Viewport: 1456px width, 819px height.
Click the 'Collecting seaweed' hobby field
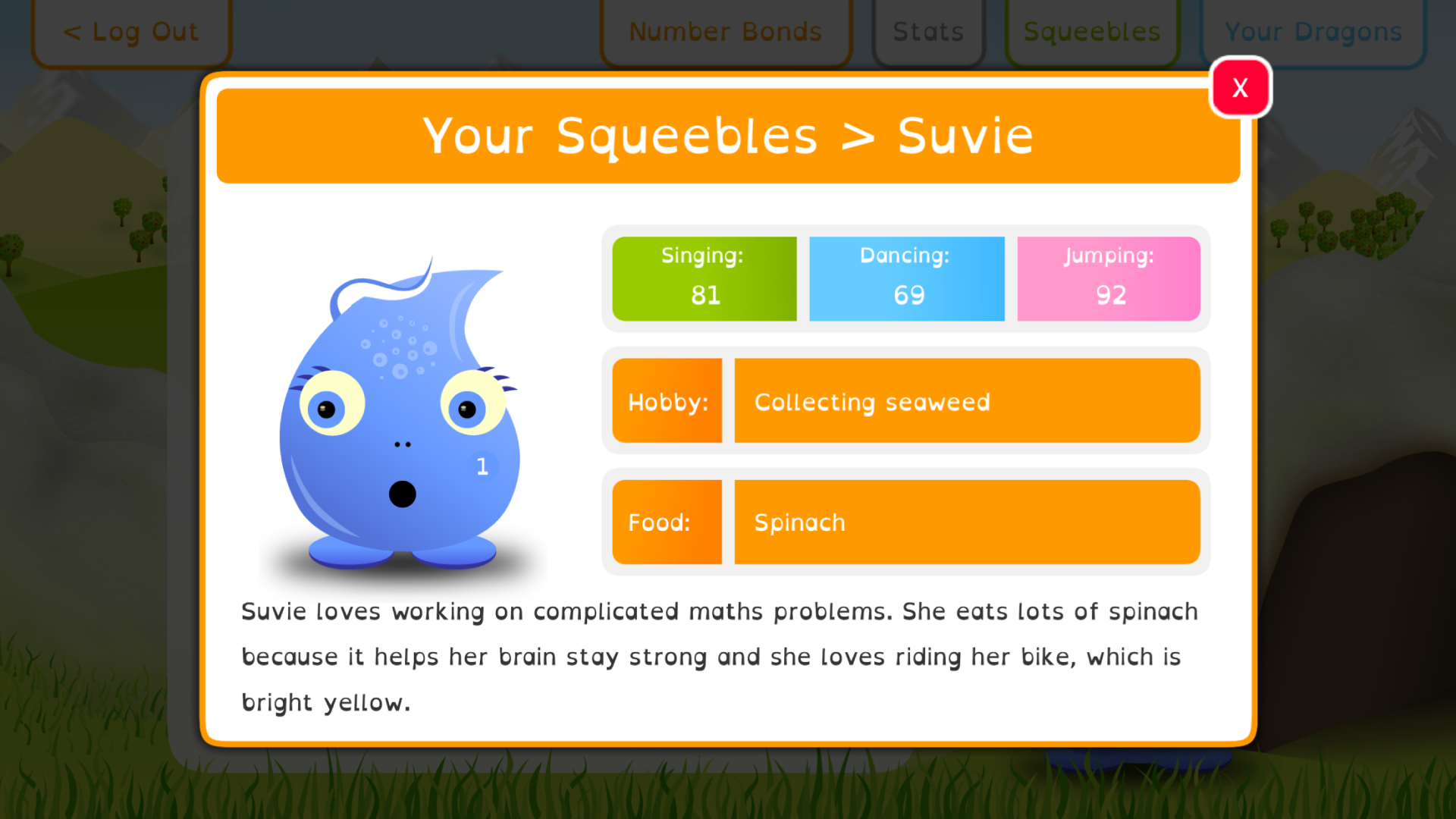967,400
